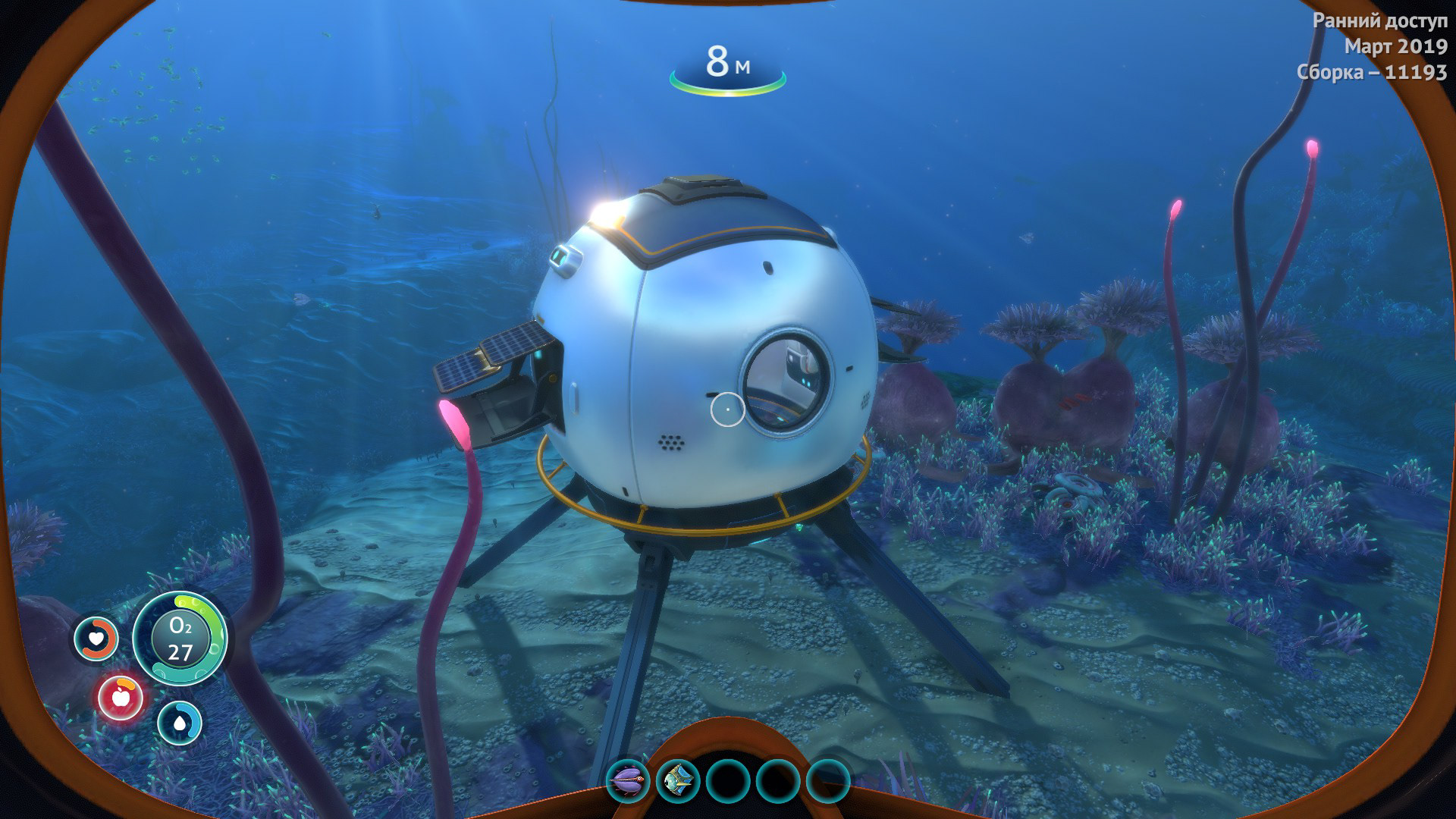Image resolution: width=1456 pixels, height=819 pixels.
Task: Click the crosshair reticle on the pod hull
Action: click(x=728, y=410)
